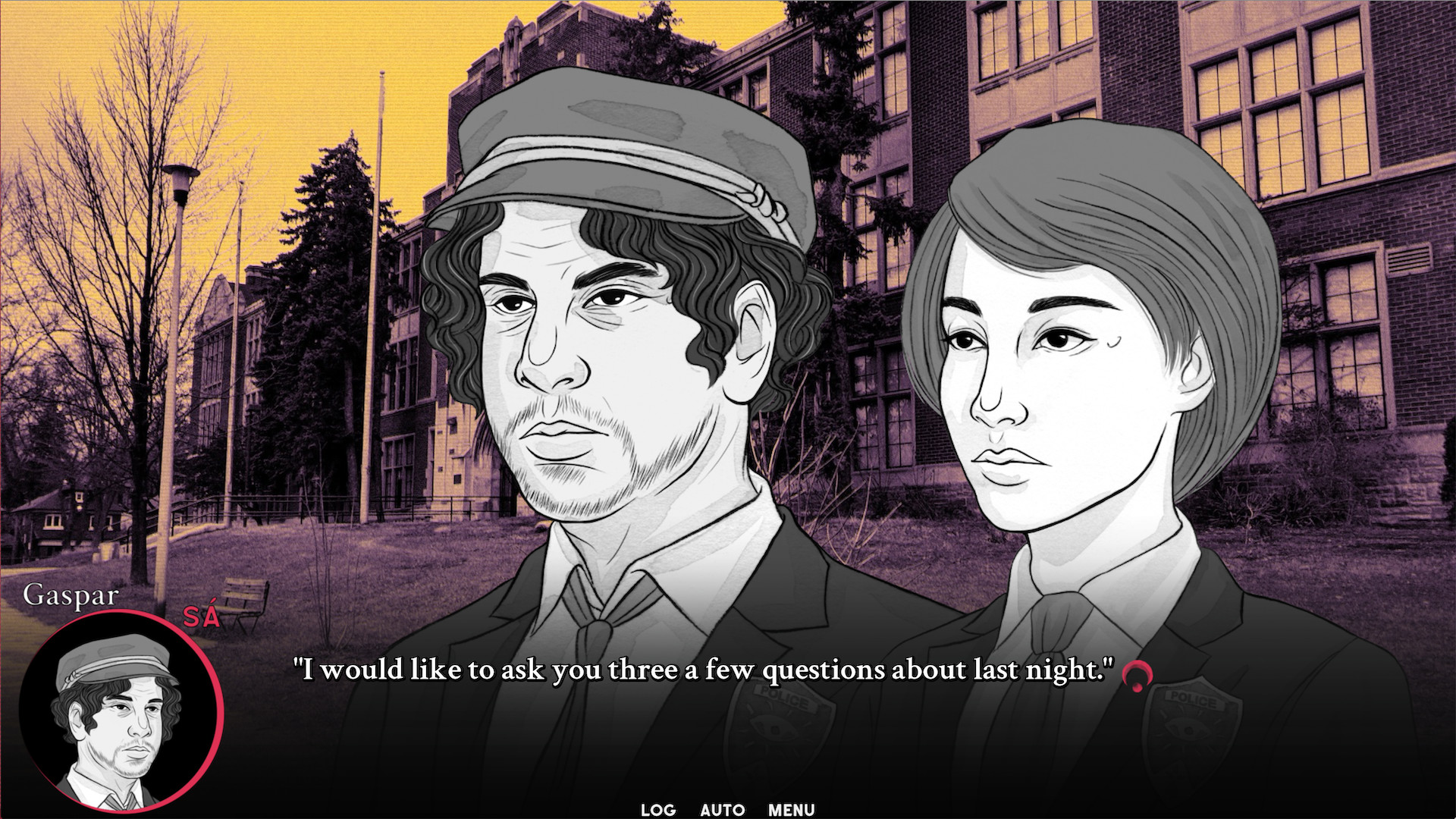The width and height of the screenshot is (1456, 819).
Task: Click the speaker name Gaspar
Action: (x=71, y=596)
